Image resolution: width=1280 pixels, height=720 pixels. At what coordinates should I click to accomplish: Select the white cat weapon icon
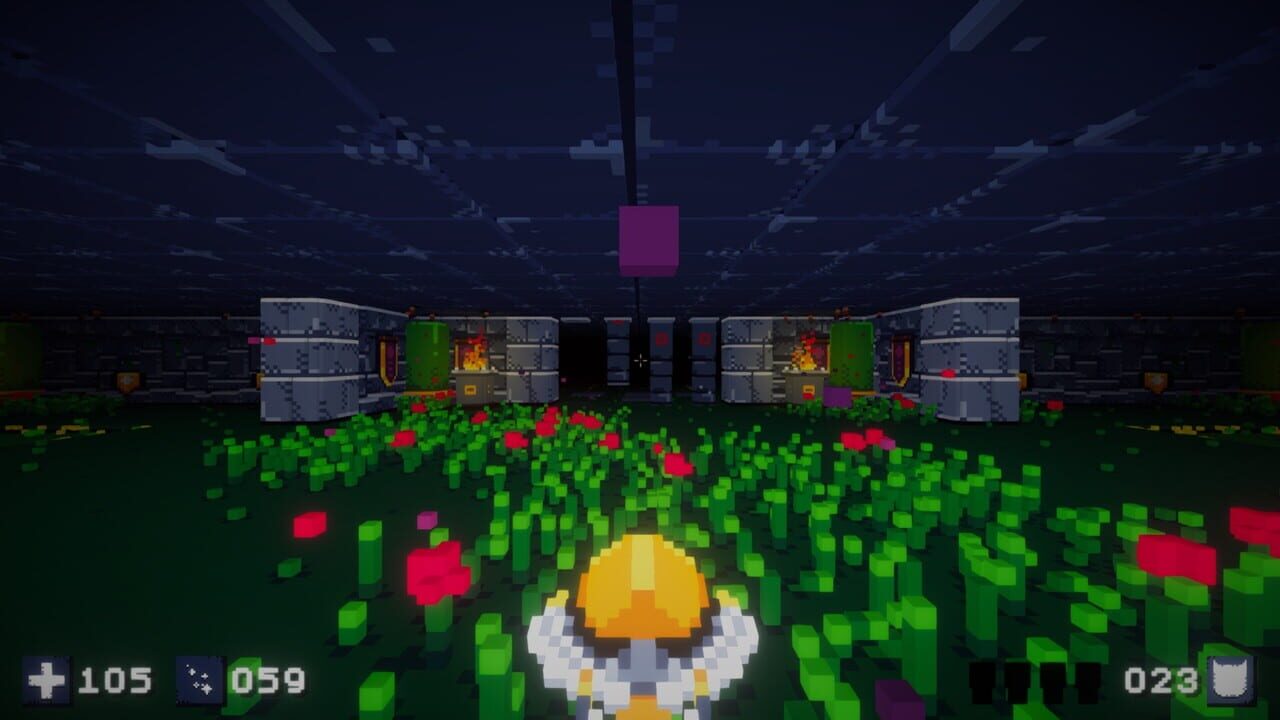[x=1229, y=680]
